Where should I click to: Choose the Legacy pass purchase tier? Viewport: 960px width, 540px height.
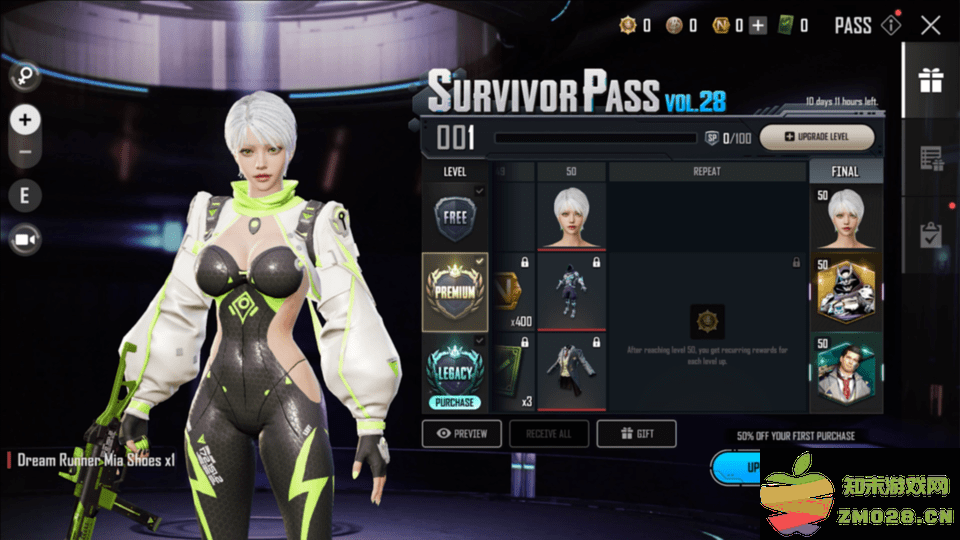[x=455, y=373]
